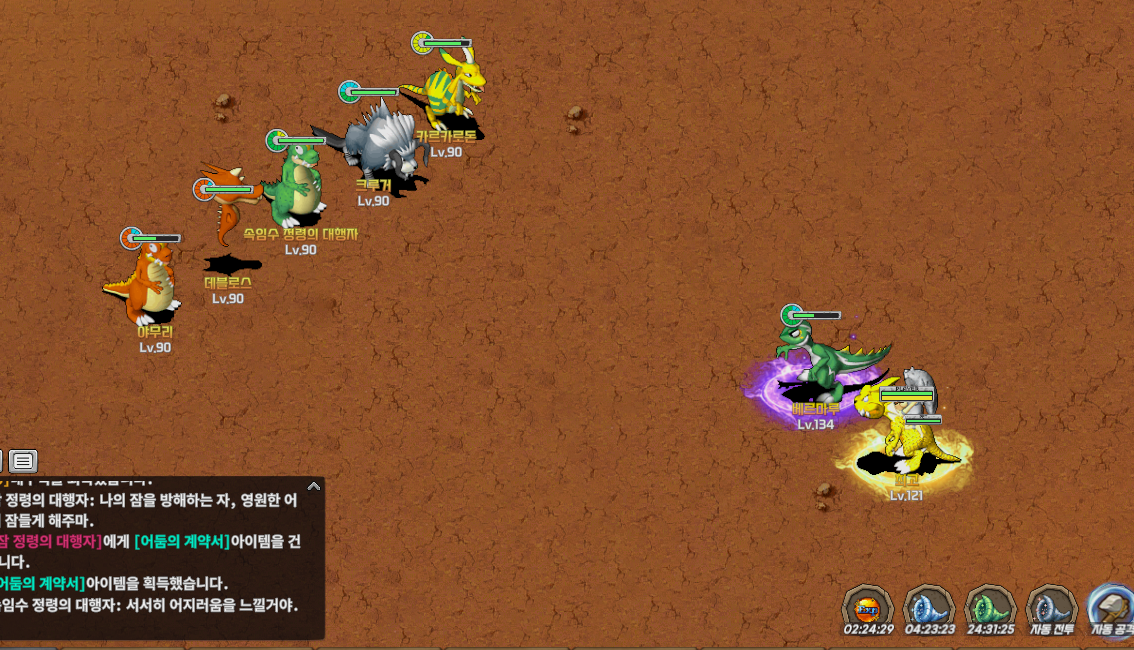Toggle the 자동 전투 auto-battle button
This screenshot has width=1134, height=650.
point(1051,606)
